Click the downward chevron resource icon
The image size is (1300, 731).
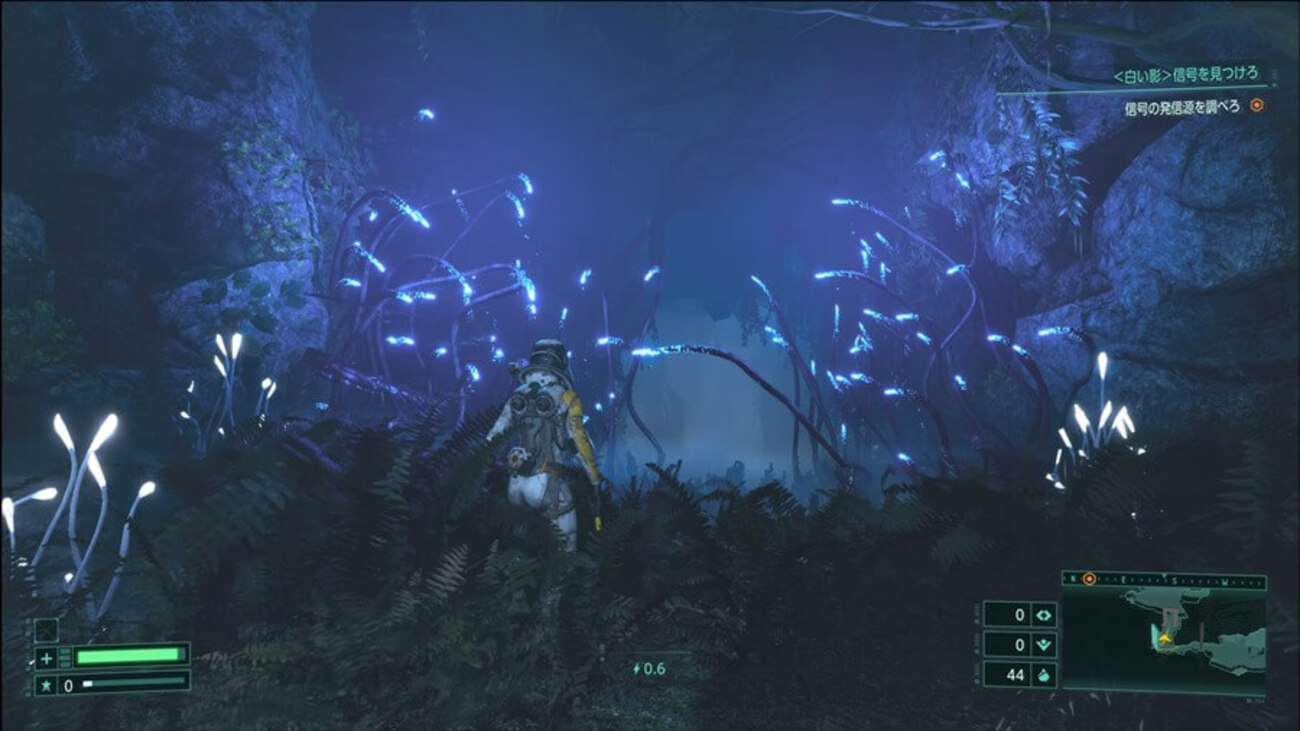(1043, 645)
